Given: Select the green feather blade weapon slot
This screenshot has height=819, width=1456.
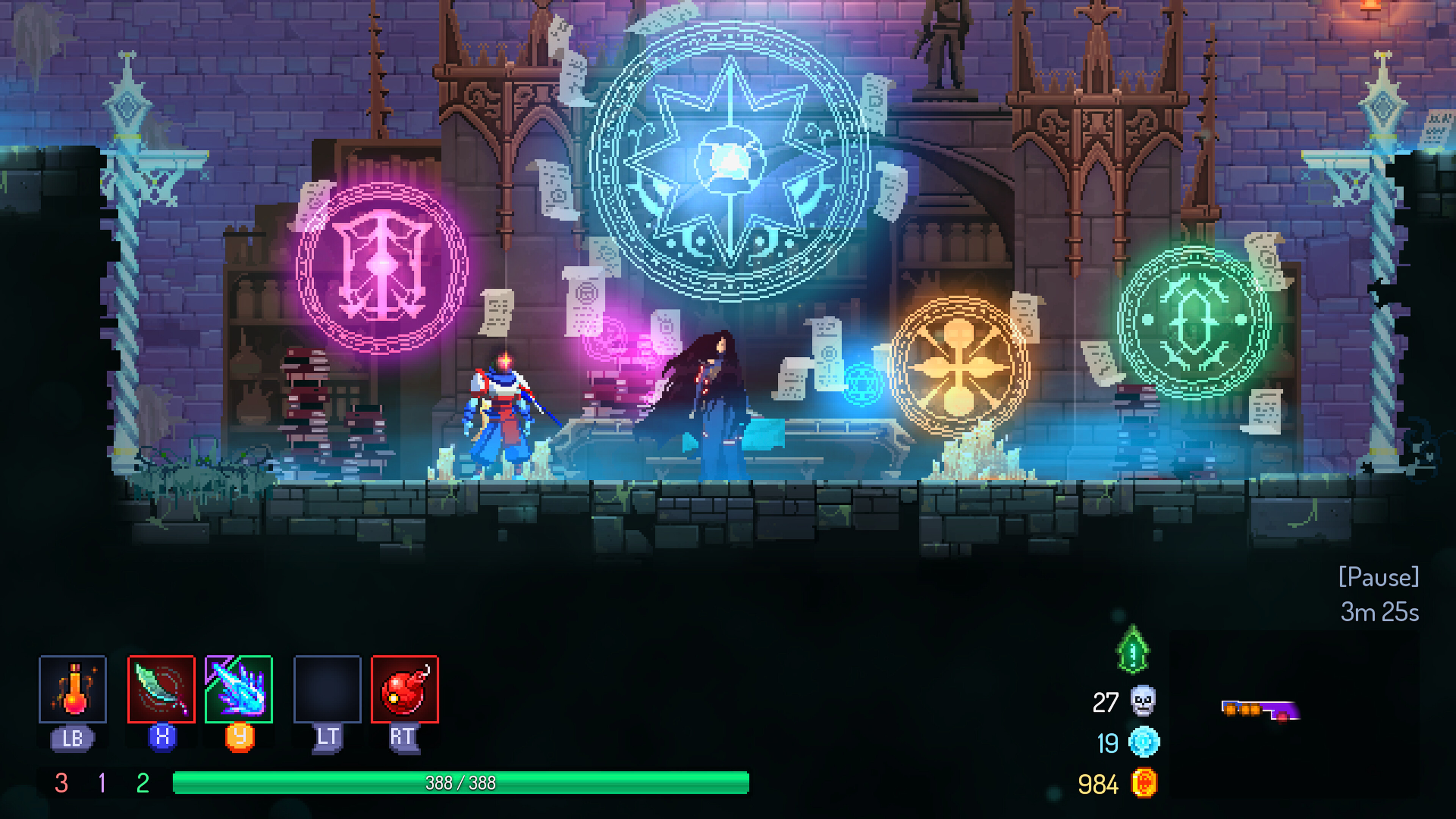Looking at the screenshot, I should [162, 689].
